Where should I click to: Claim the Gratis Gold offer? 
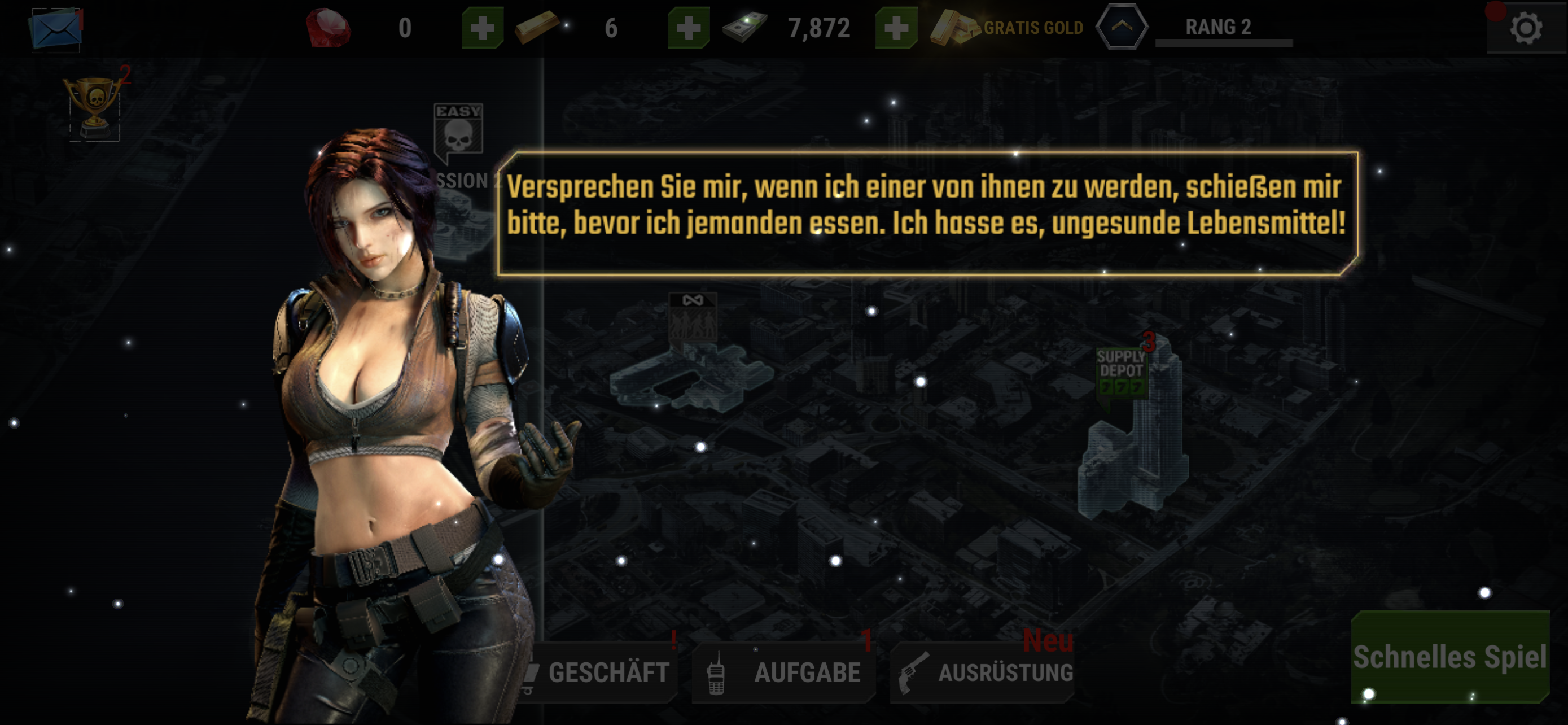click(x=1008, y=28)
